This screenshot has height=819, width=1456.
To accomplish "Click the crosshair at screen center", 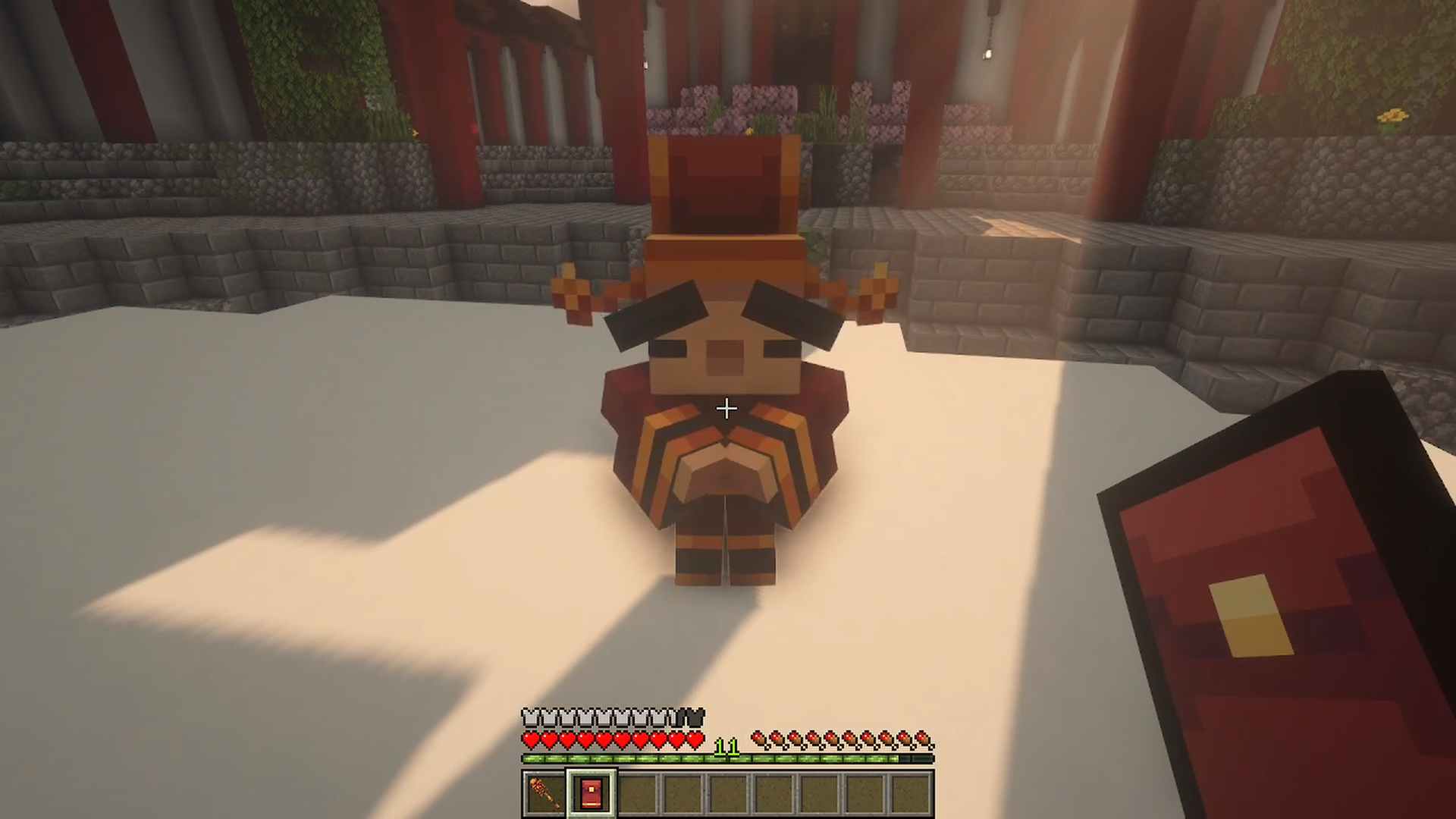I will pyautogui.click(x=726, y=409).
